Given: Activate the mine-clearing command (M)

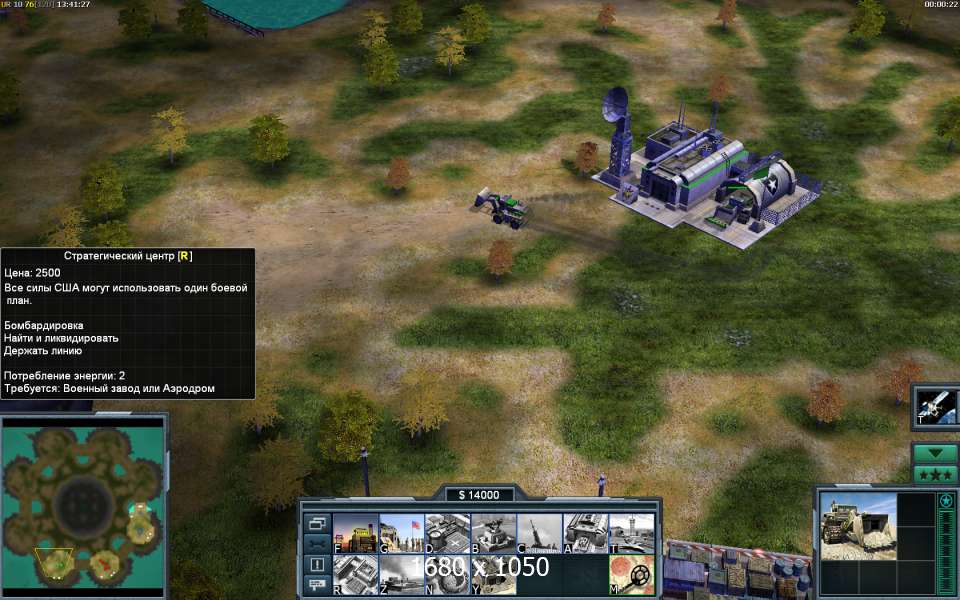Looking at the screenshot, I should [631, 575].
